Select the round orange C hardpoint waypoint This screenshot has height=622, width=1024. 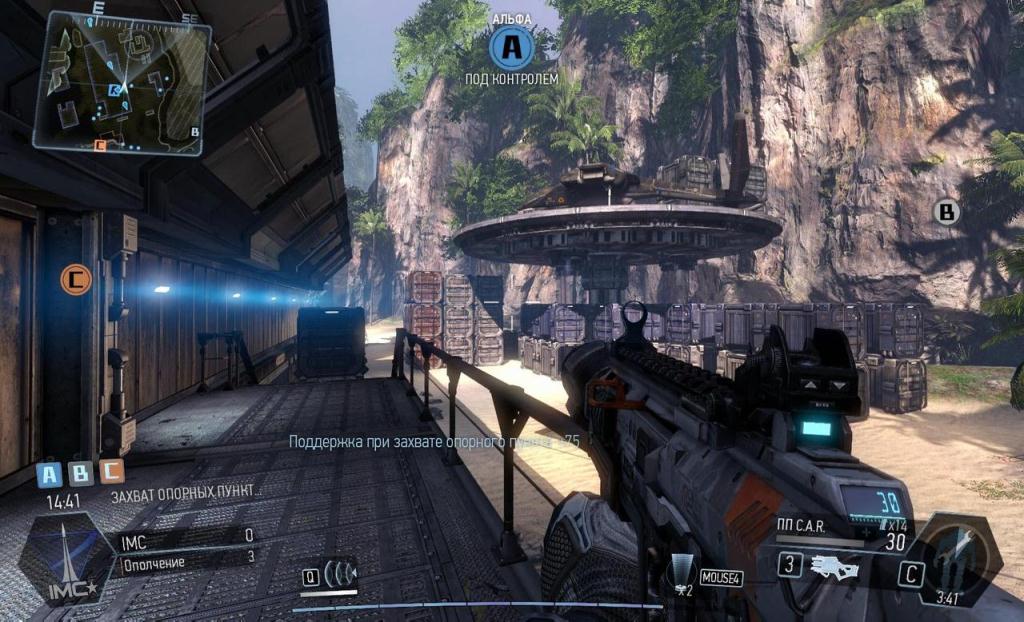click(x=75, y=279)
